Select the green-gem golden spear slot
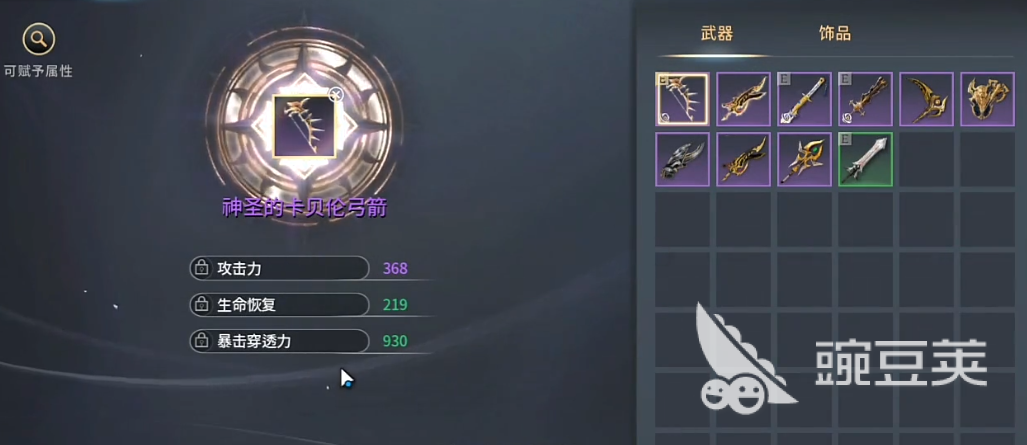 804,160
